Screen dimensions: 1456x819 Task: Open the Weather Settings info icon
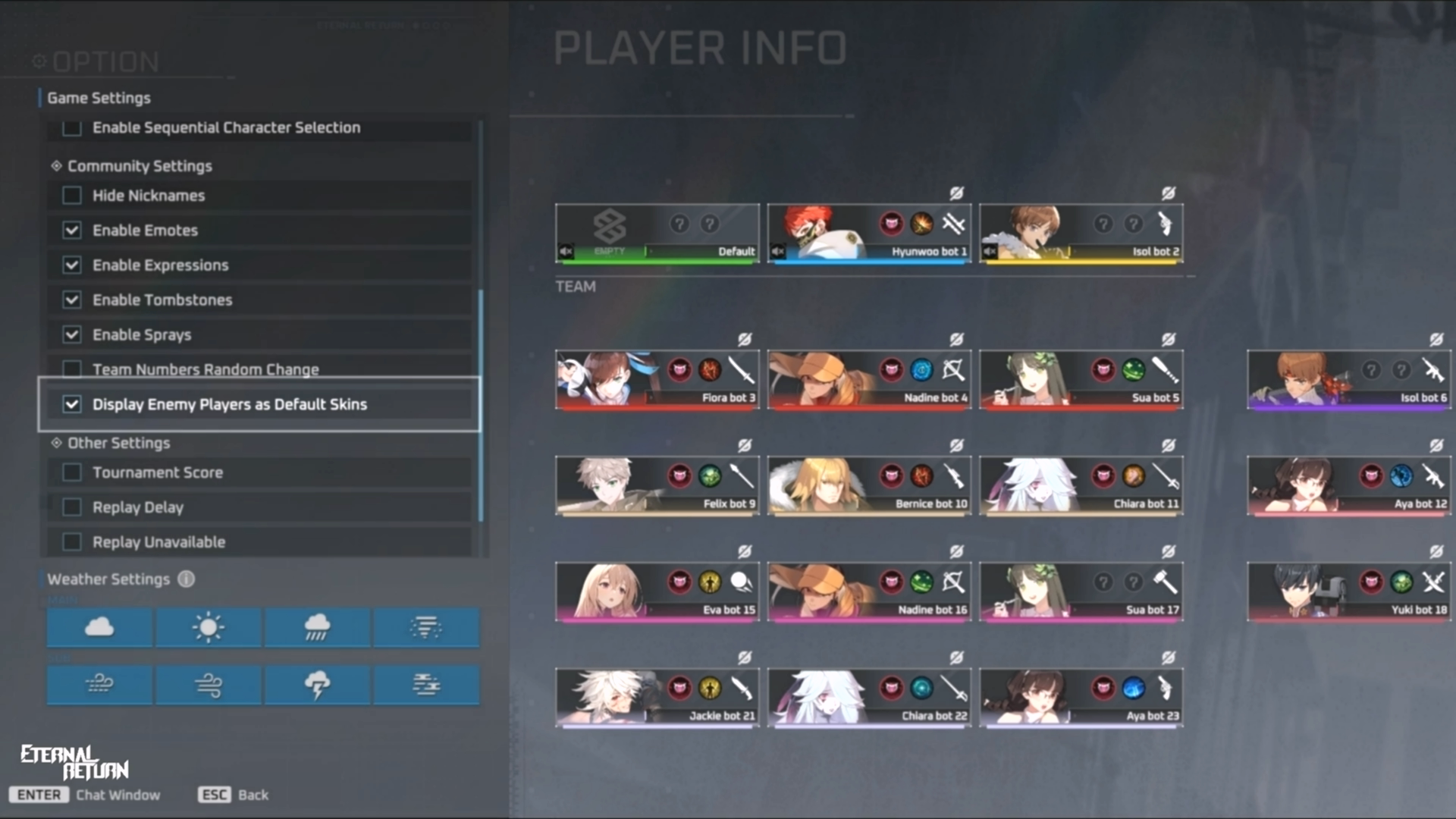(x=187, y=579)
